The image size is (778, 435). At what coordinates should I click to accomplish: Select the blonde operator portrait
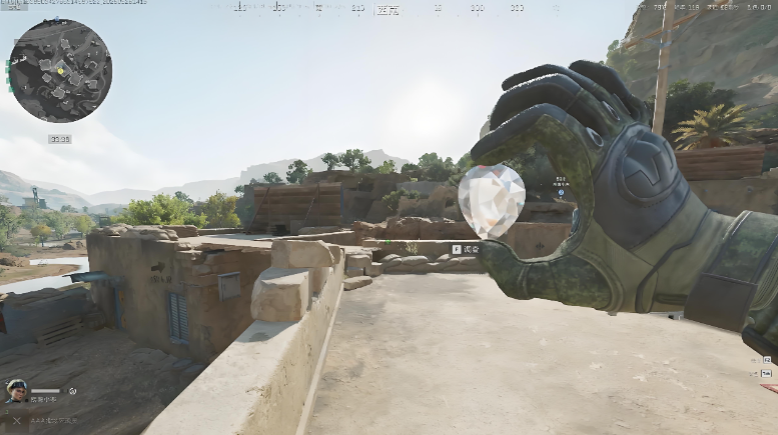[16, 391]
